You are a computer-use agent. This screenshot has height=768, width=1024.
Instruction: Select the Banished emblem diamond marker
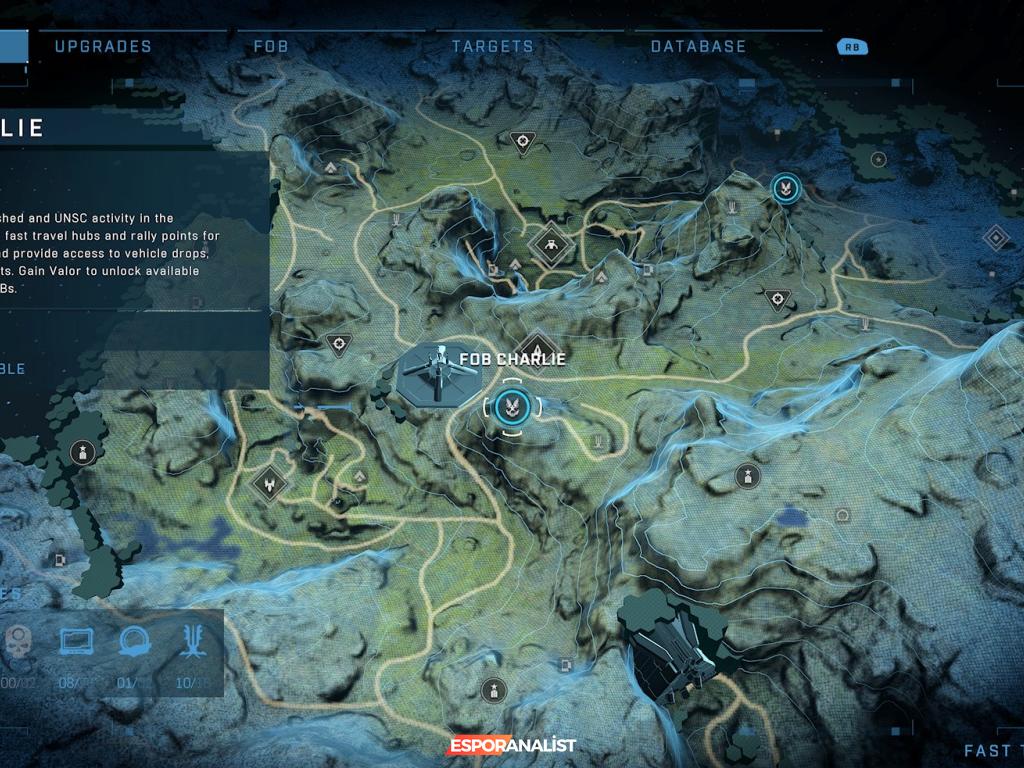[268, 483]
